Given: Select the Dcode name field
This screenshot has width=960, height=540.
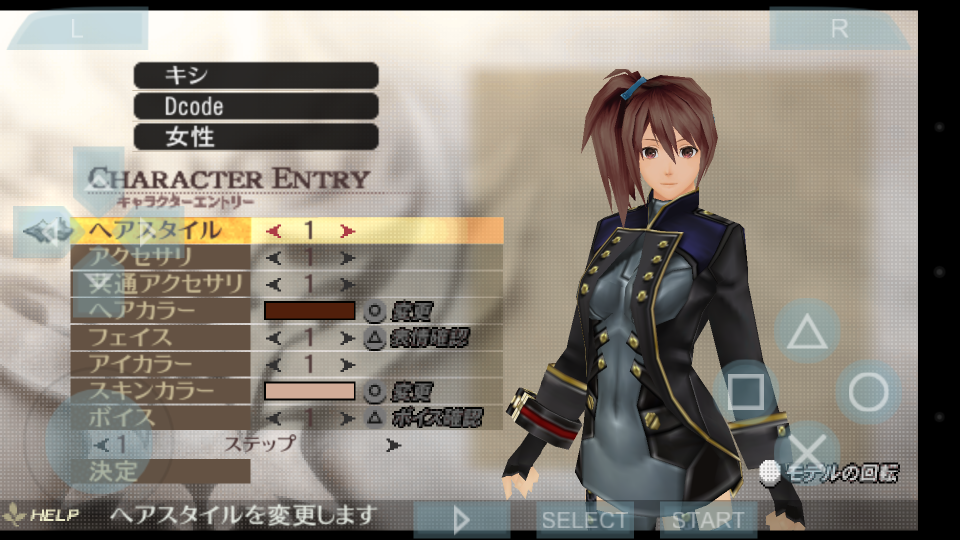Looking at the screenshot, I should (x=256, y=106).
